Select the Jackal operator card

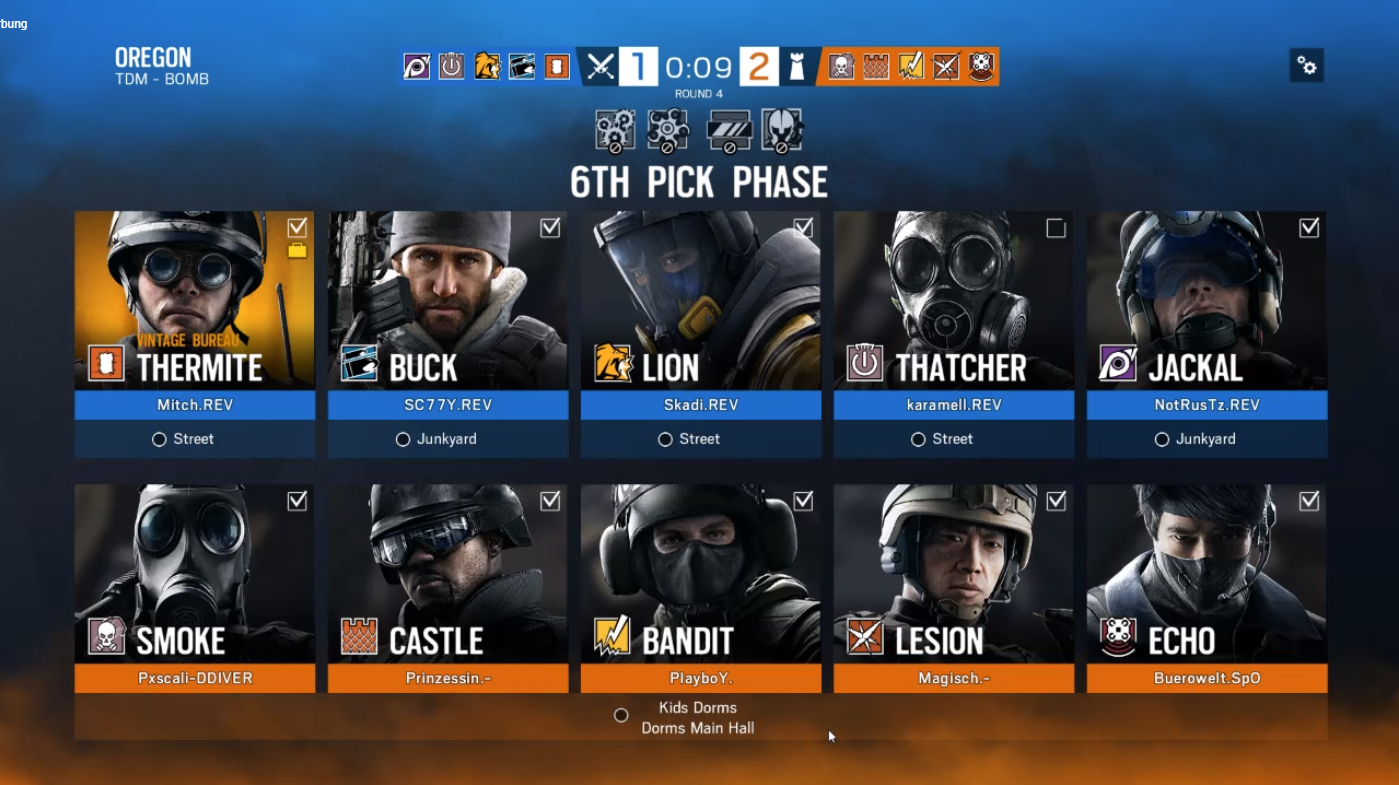pyautogui.click(x=1206, y=300)
